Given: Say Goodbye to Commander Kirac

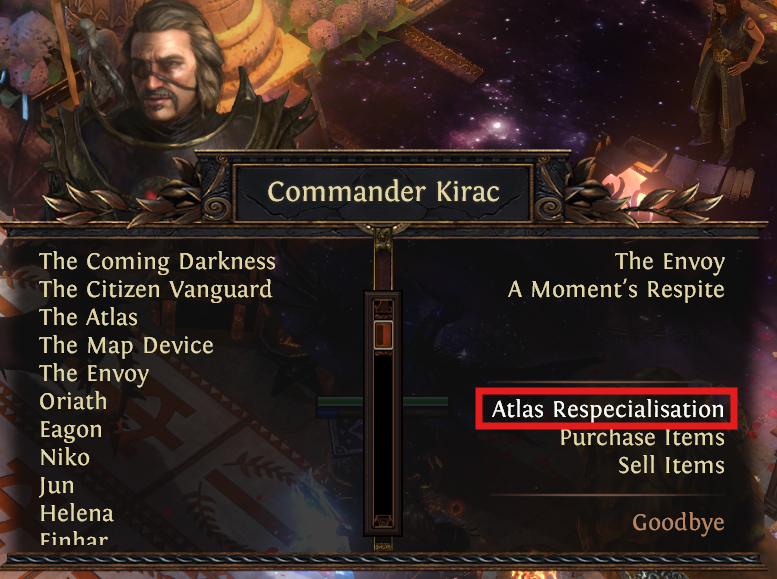Looking at the screenshot, I should pyautogui.click(x=678, y=523).
